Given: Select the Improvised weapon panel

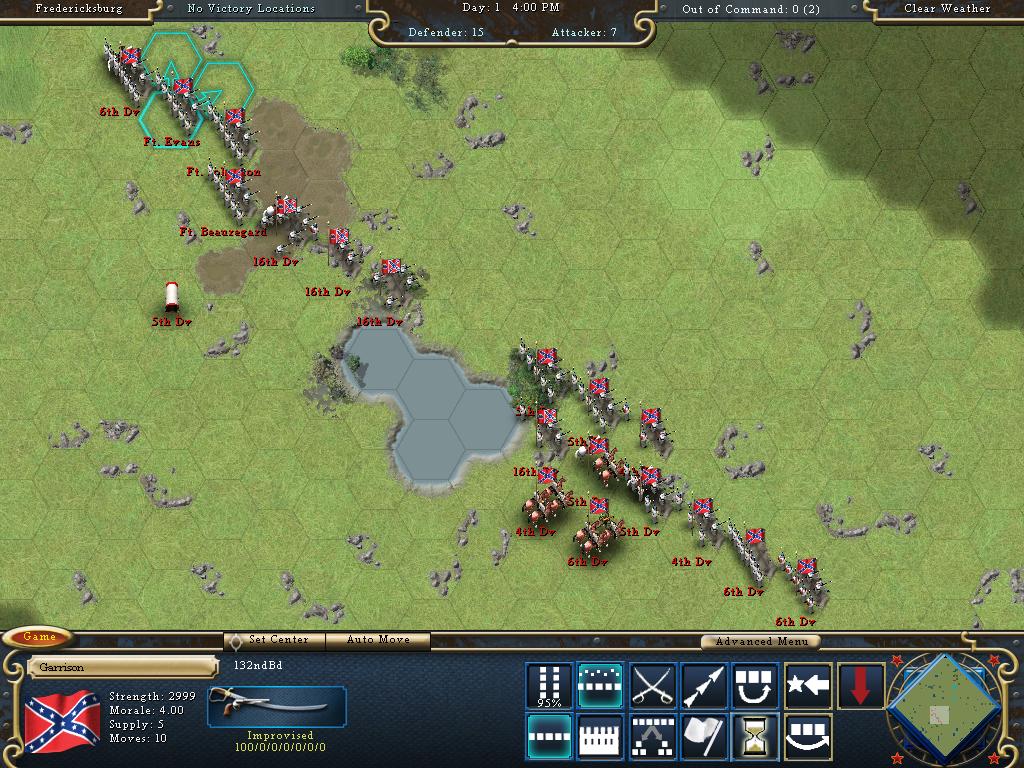Looking at the screenshot, I should tap(277, 707).
